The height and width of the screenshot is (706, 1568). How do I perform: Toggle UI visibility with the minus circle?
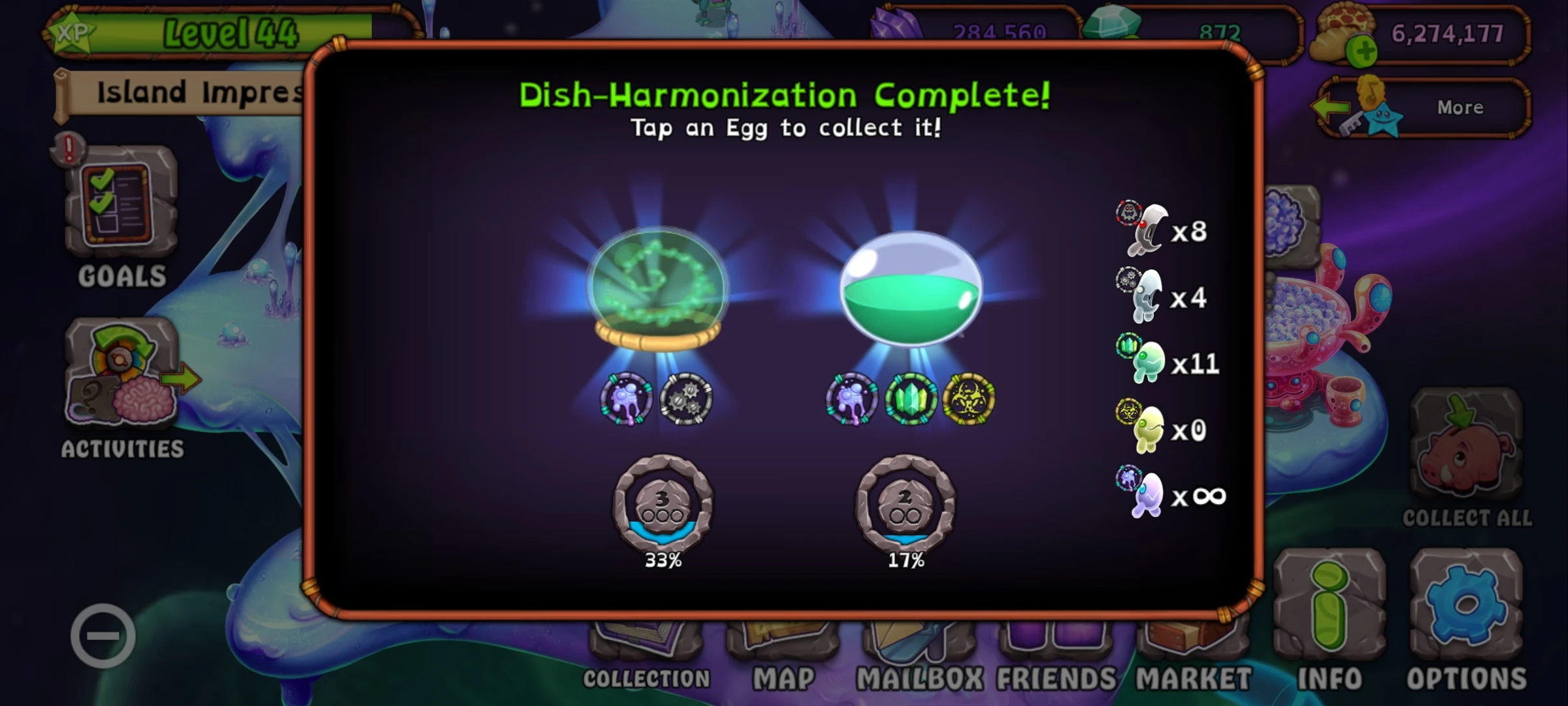tap(105, 635)
